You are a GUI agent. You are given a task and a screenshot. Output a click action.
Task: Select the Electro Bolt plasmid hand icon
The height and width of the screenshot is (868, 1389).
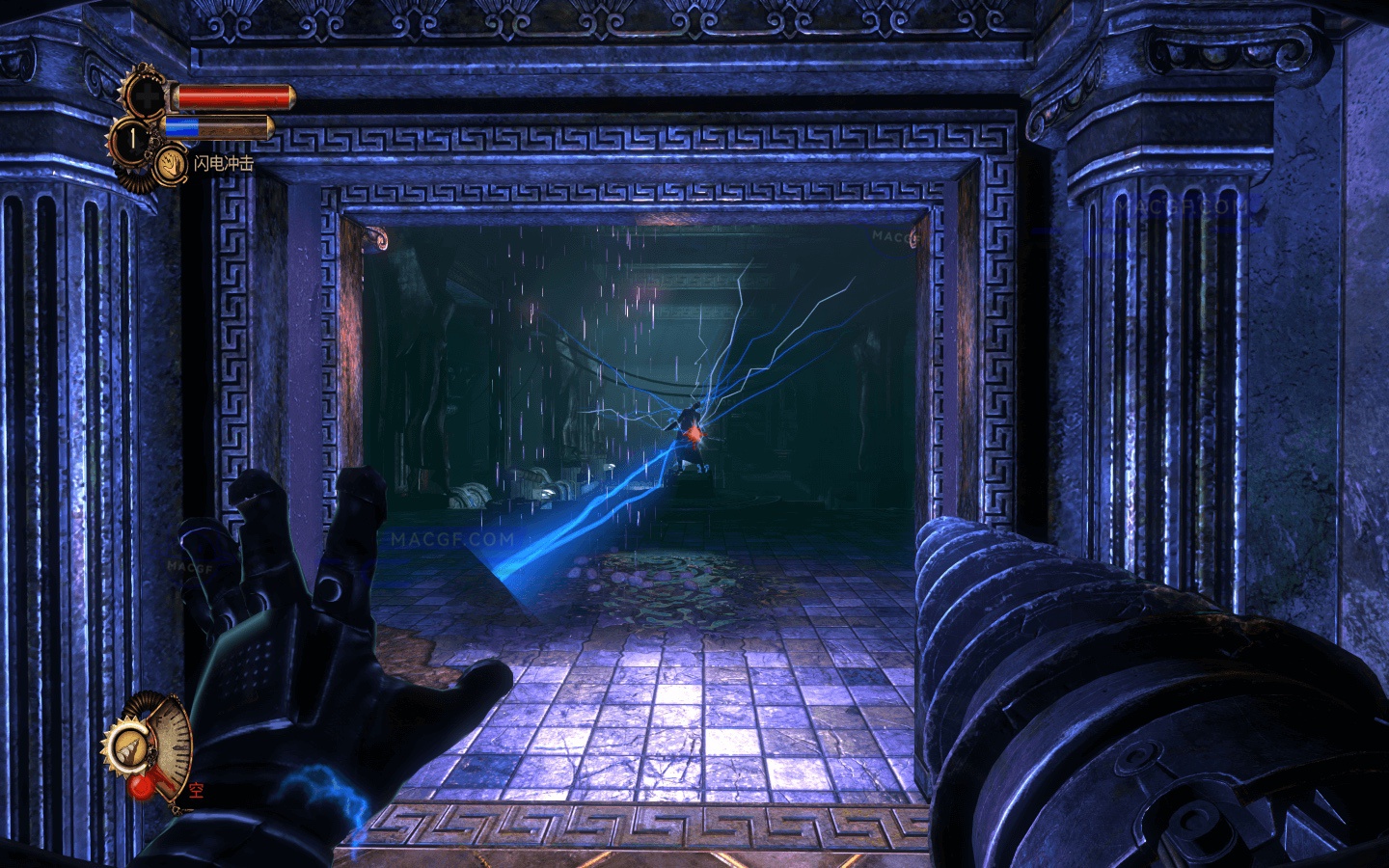pyautogui.click(x=171, y=164)
